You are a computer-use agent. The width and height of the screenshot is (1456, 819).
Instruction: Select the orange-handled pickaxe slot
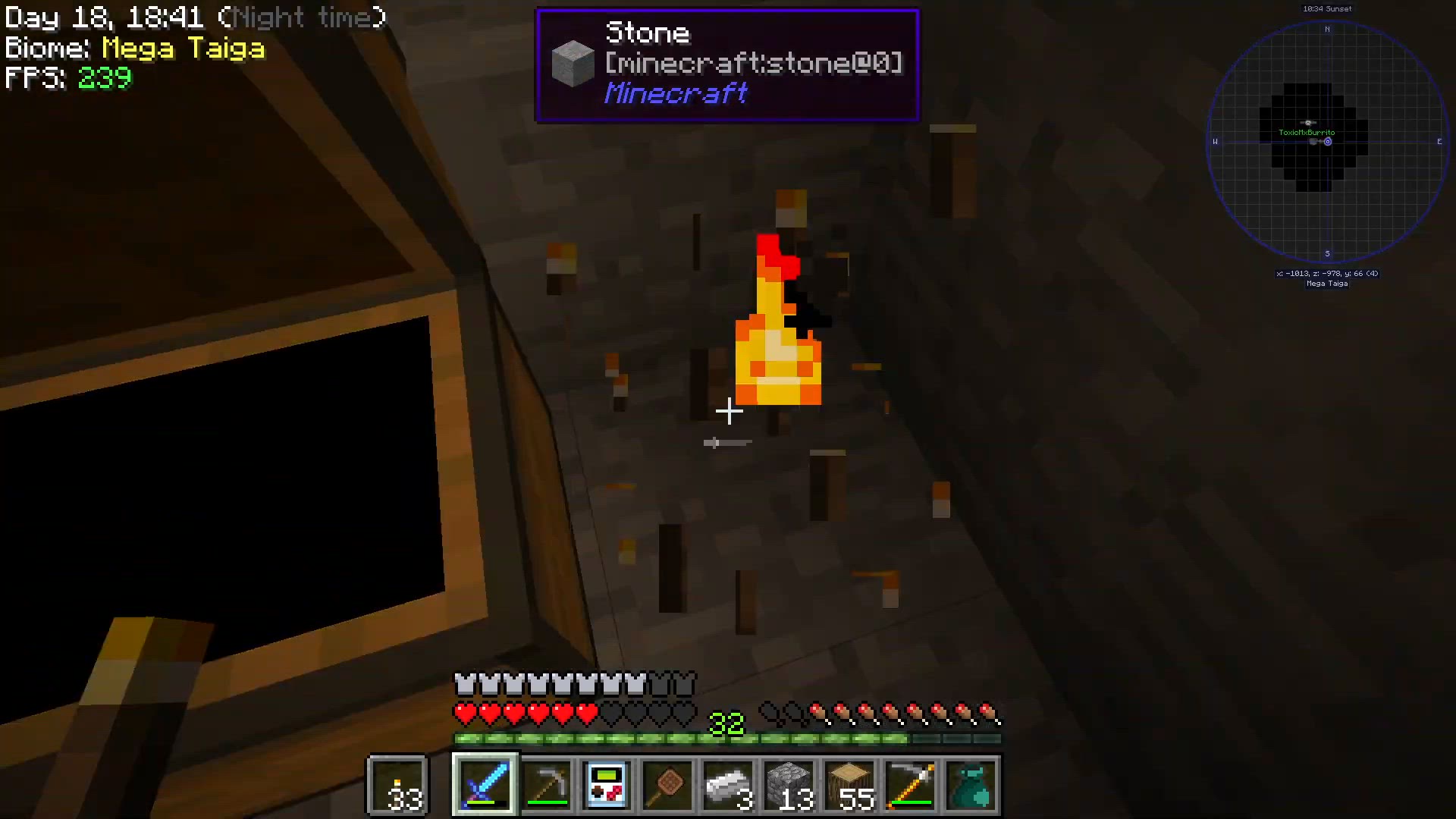[x=910, y=785]
